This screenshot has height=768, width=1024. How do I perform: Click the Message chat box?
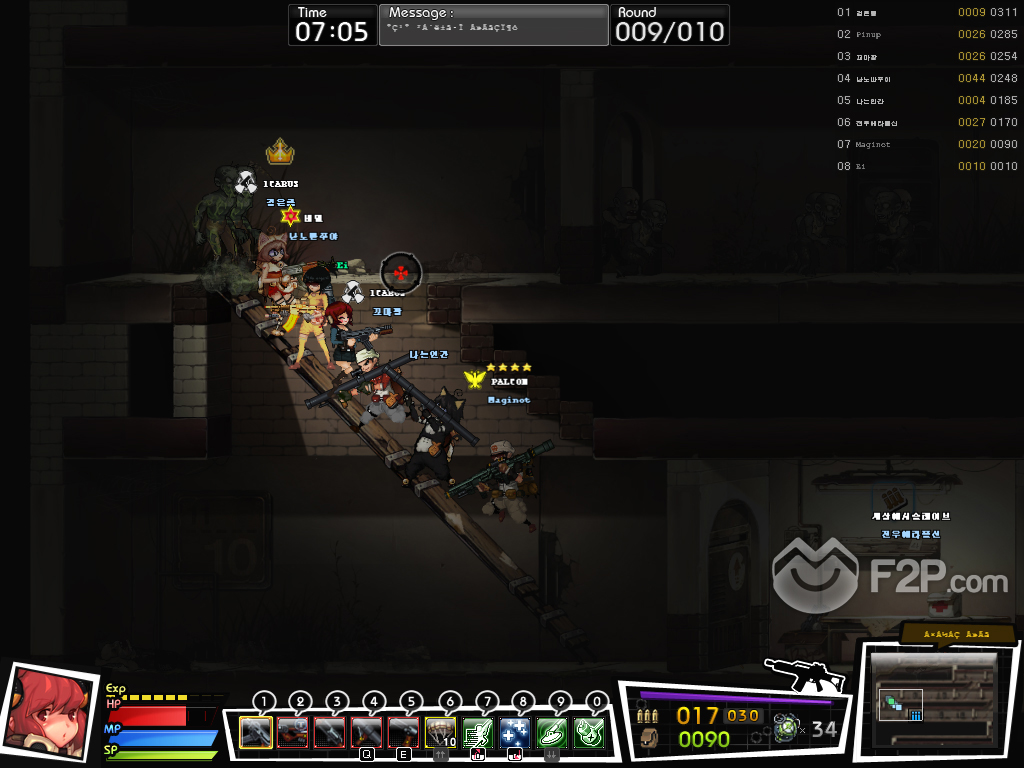(493, 25)
